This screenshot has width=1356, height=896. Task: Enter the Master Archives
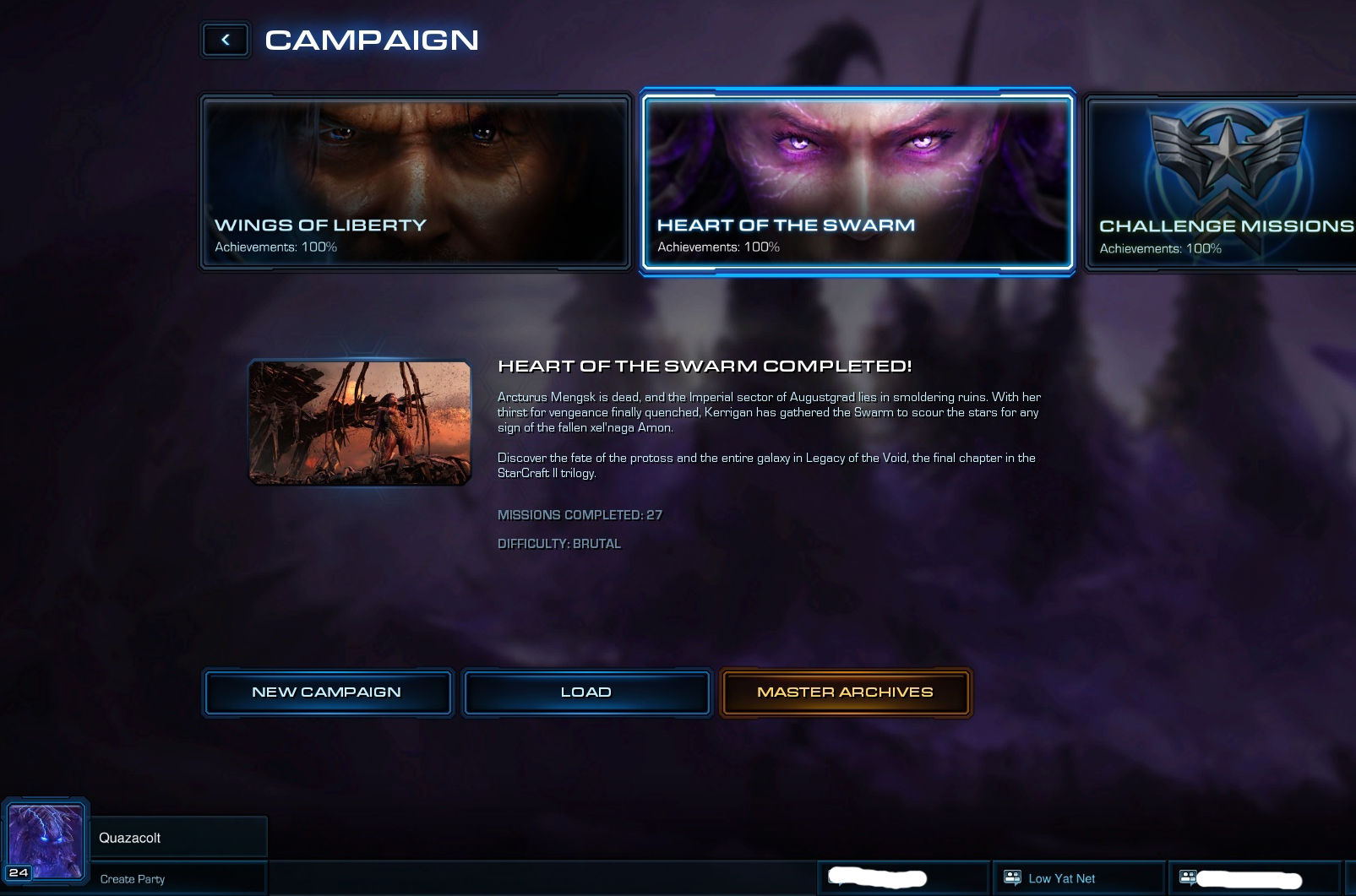(845, 692)
